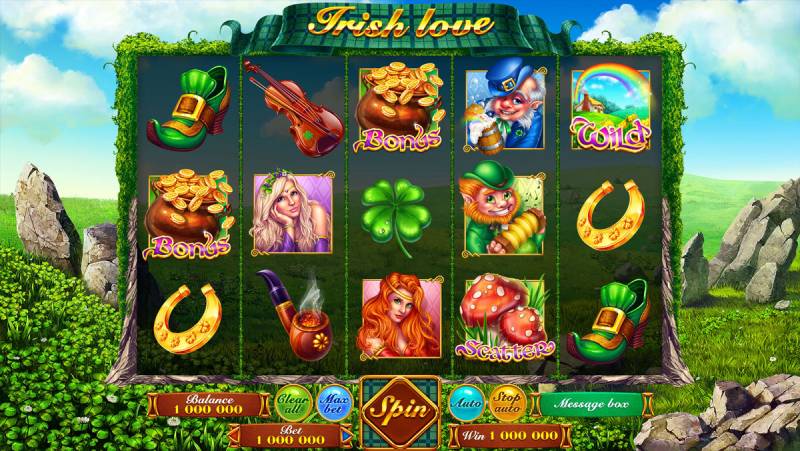Decrease the bet with the left arrow
Screen dimensions: 800x451
tap(235, 437)
